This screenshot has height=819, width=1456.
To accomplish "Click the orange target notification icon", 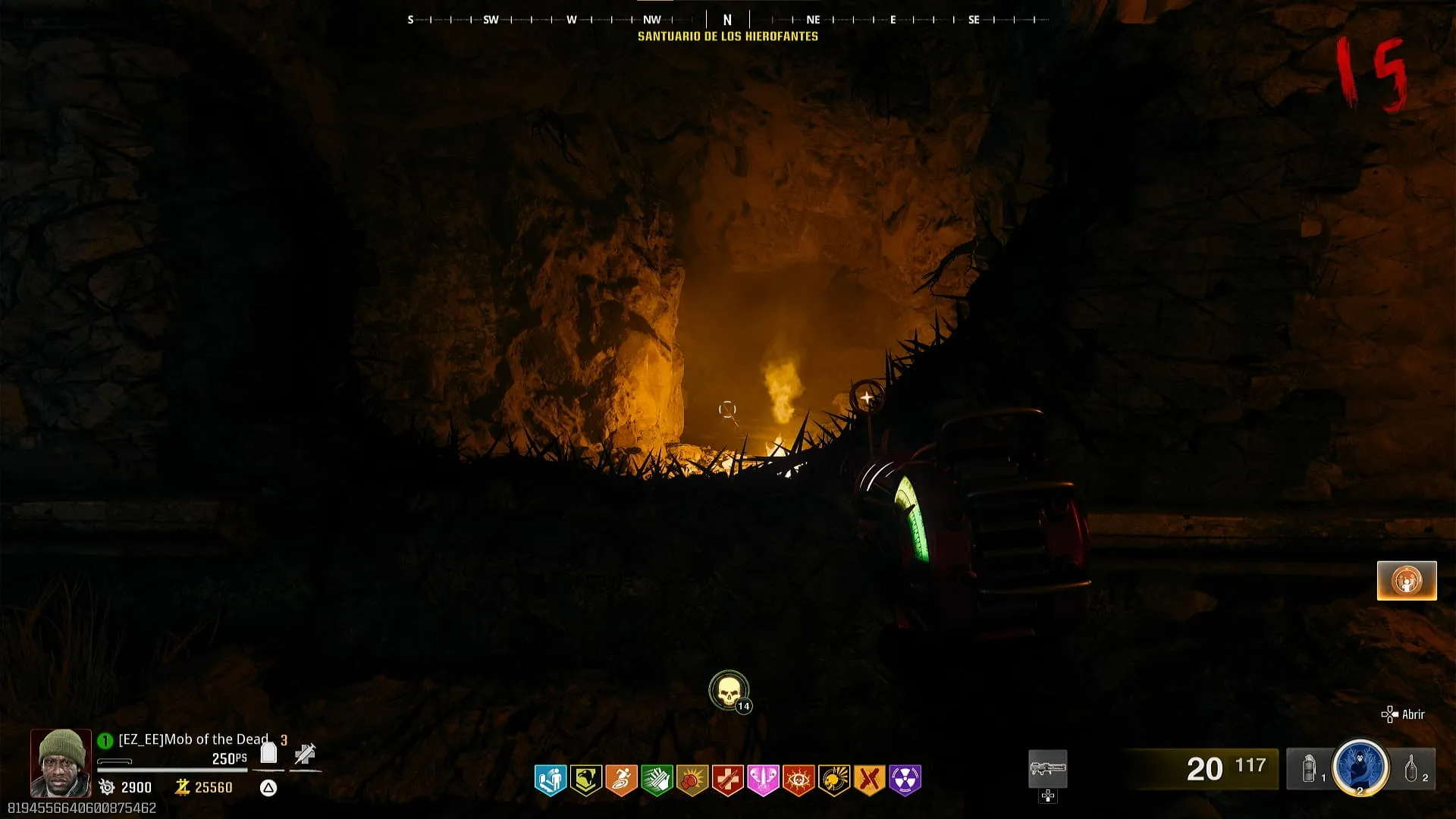I will (x=1407, y=581).
